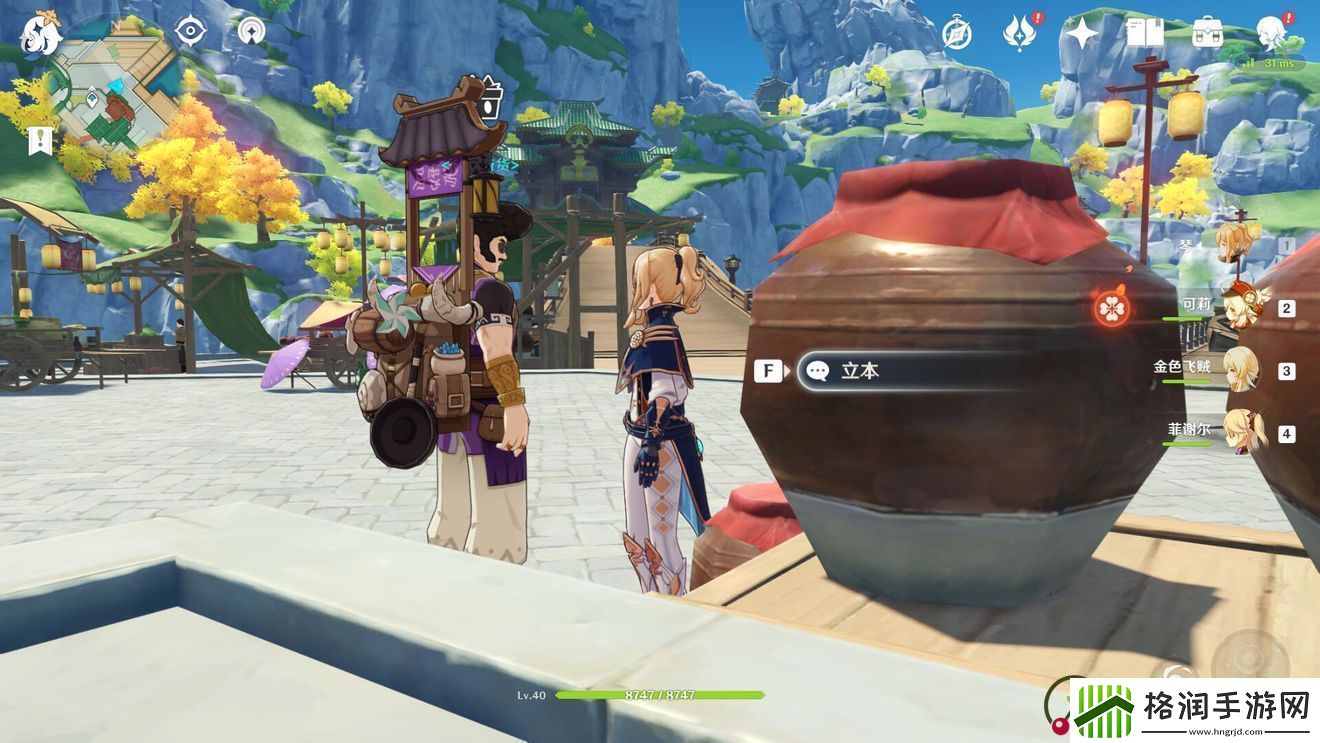Open the backpack inventory
Image resolution: width=1320 pixels, height=743 pixels.
click(1207, 33)
